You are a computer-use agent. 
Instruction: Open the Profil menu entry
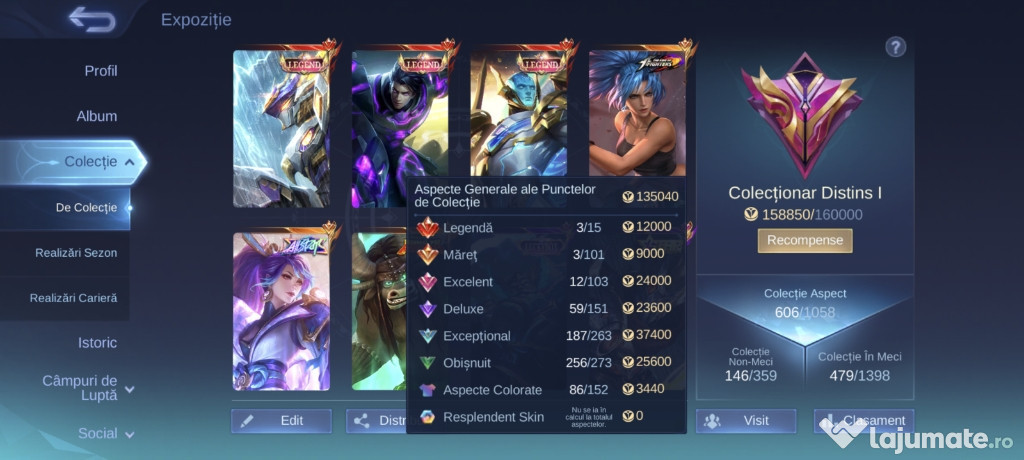[100, 71]
